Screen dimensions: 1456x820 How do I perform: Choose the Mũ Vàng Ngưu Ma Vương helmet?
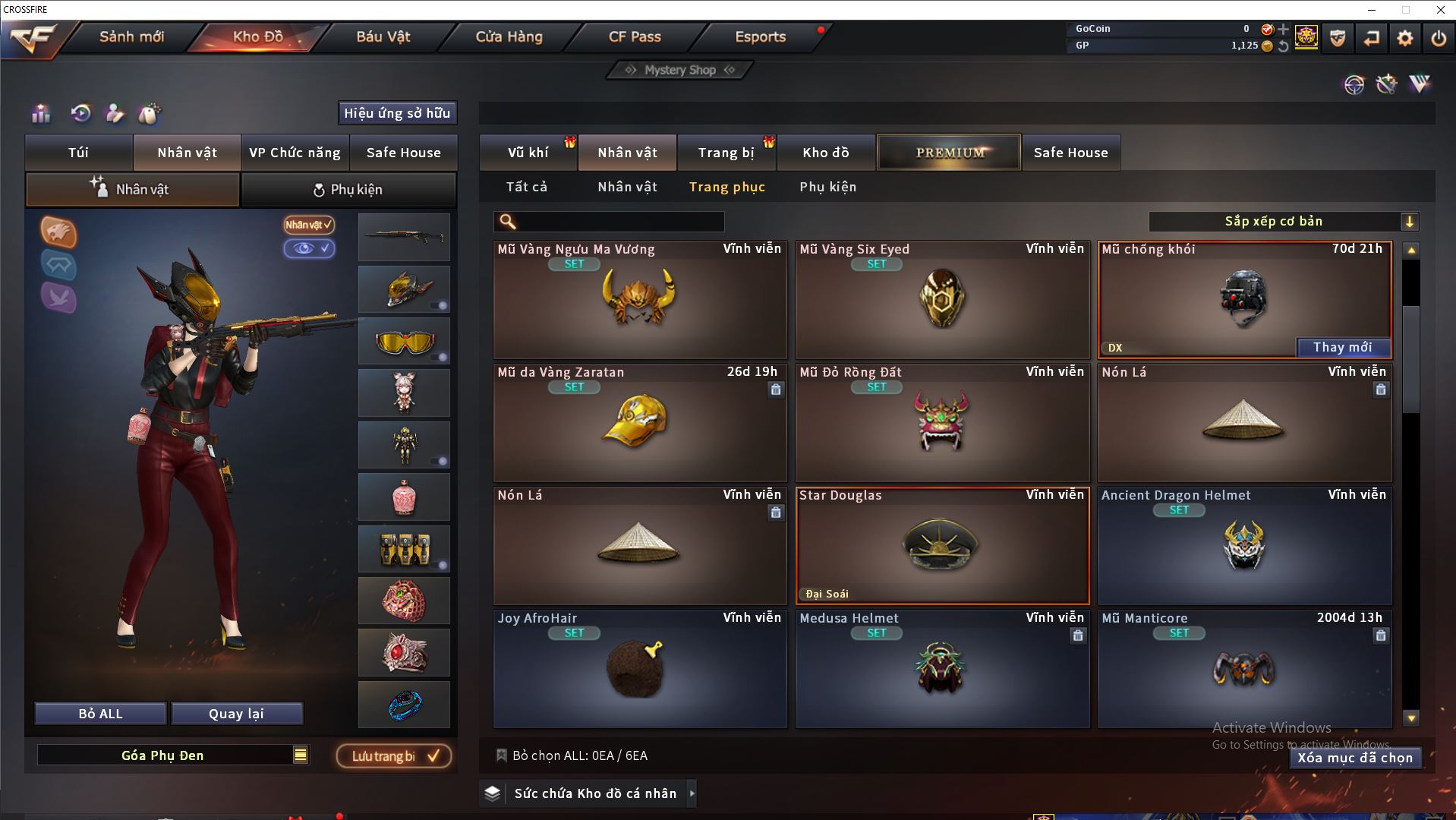[x=639, y=300]
